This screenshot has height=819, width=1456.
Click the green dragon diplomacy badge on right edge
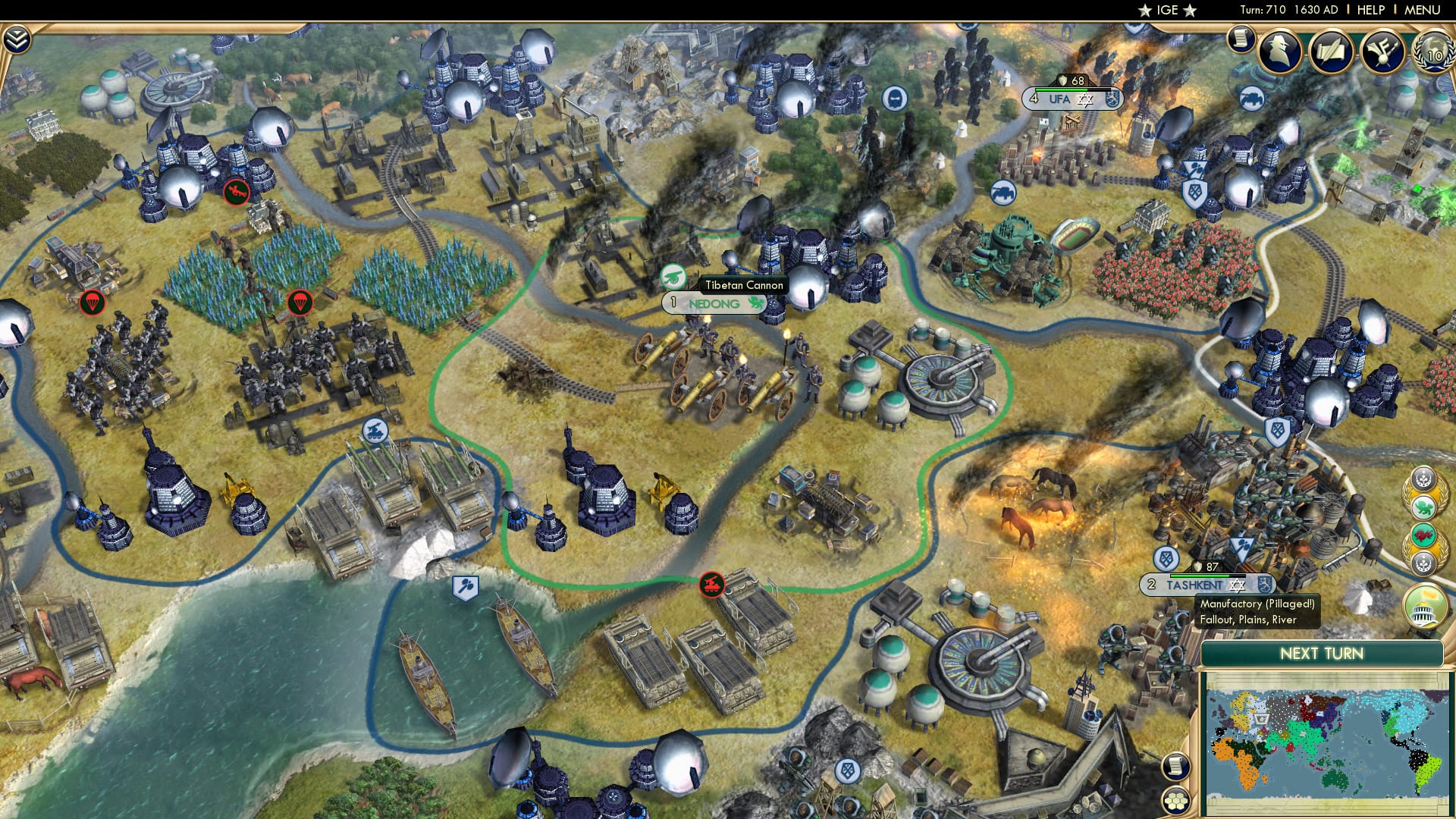click(1424, 507)
